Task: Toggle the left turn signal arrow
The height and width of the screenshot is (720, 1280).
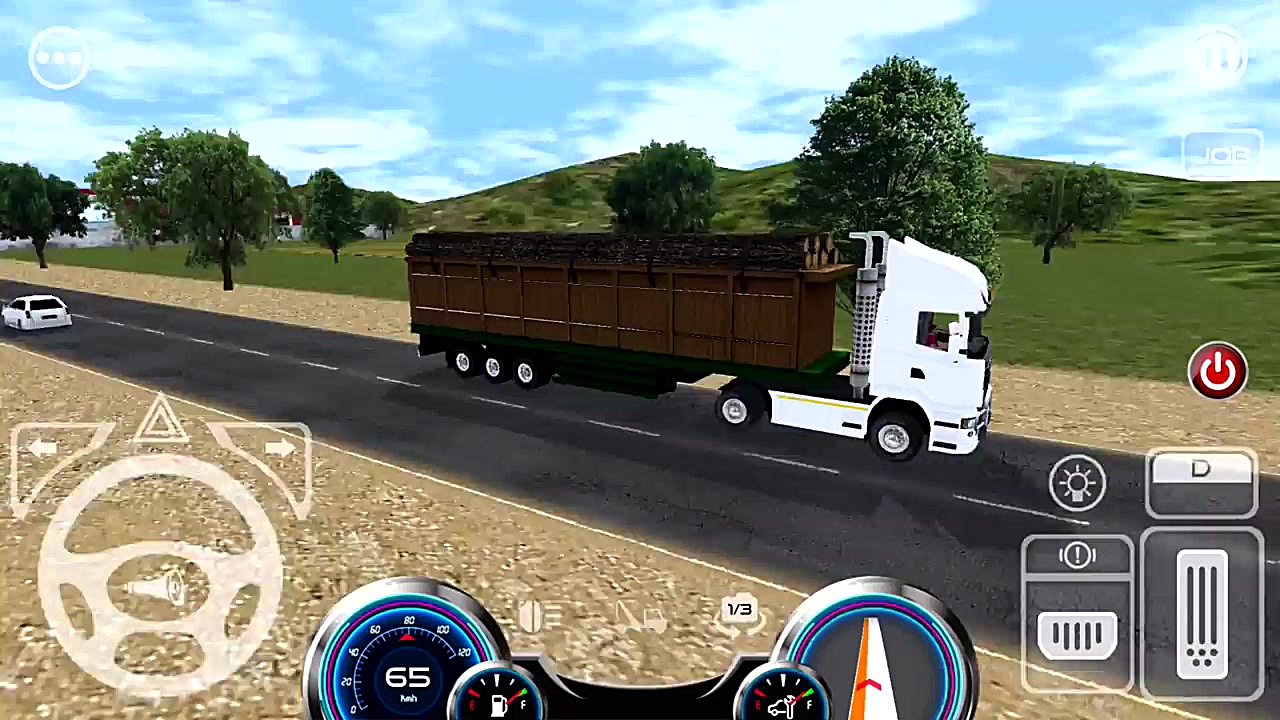Action: (45, 447)
